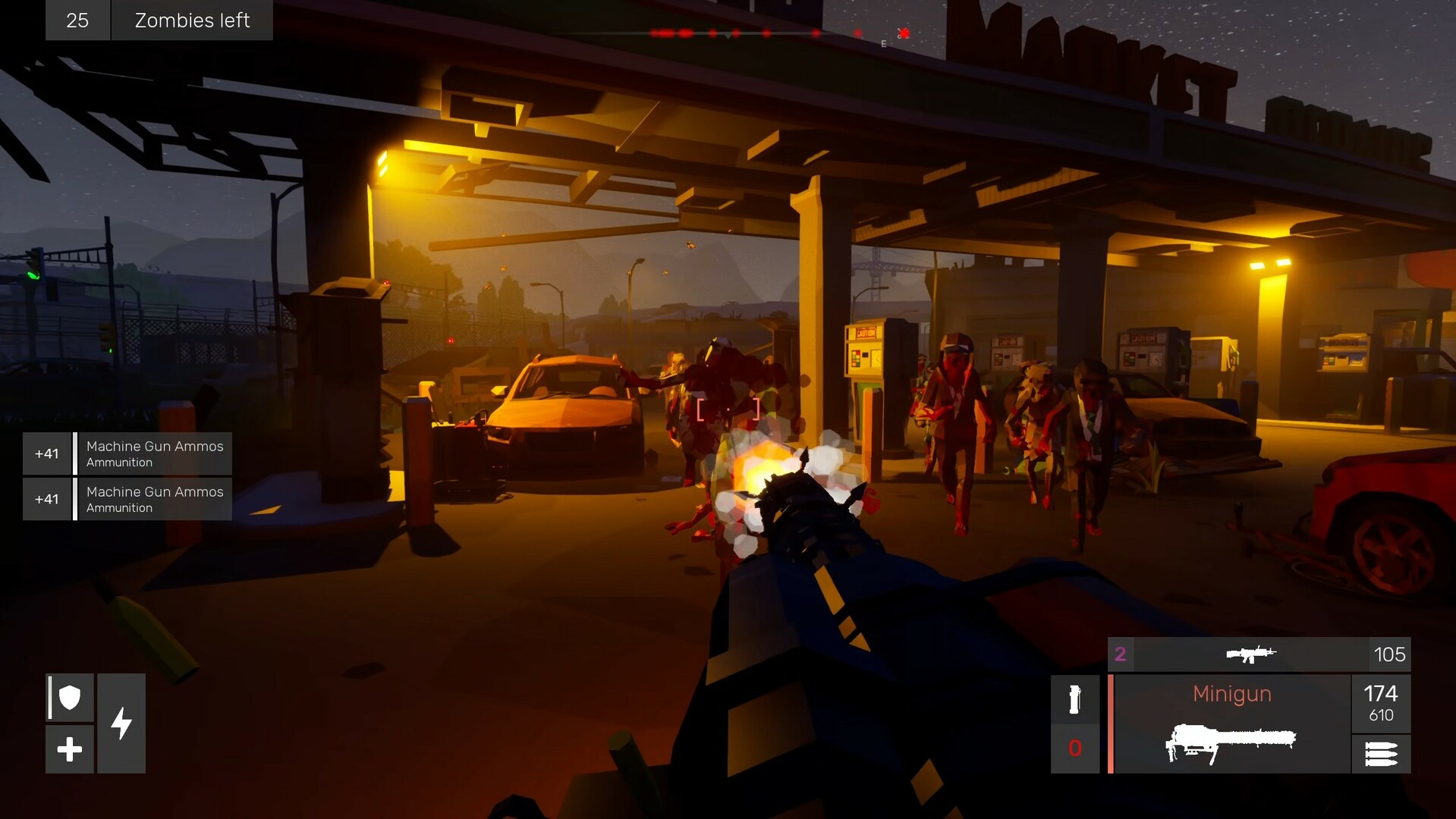Toggle the grenade slot showing 0
Image resolution: width=1456 pixels, height=819 pixels.
(1074, 748)
